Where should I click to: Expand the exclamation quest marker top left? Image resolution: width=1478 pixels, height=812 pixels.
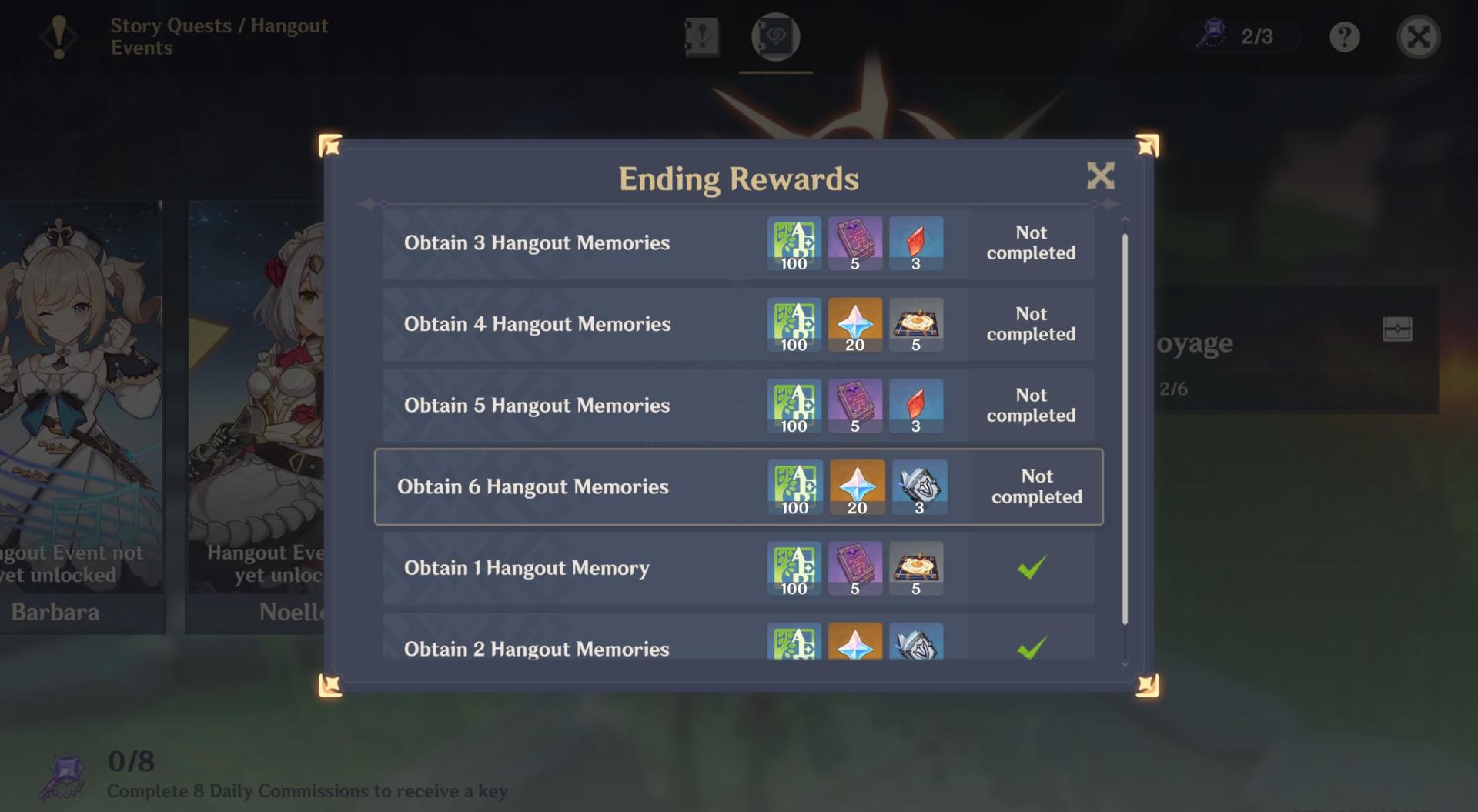[x=59, y=38]
